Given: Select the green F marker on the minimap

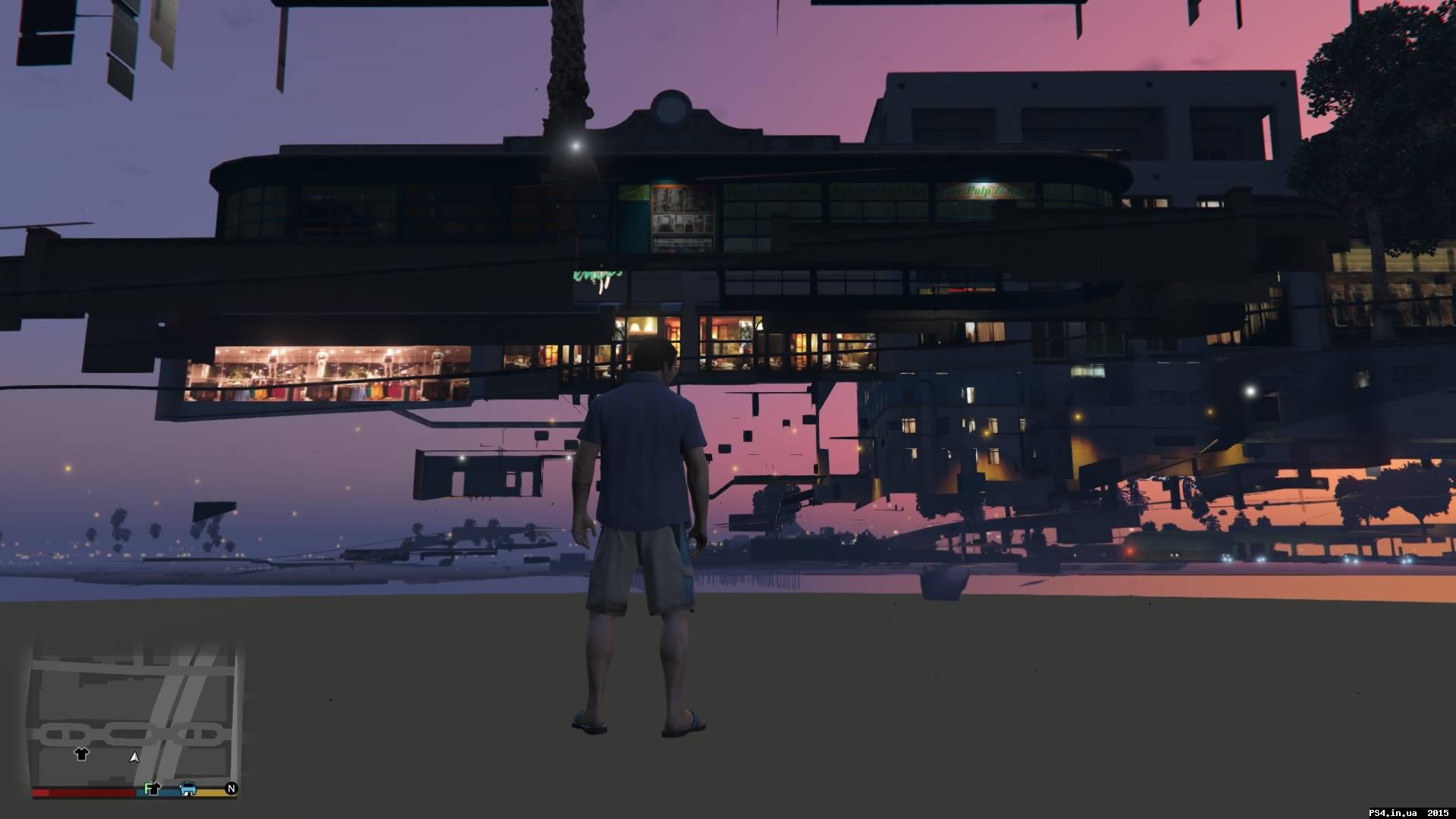Looking at the screenshot, I should click(146, 790).
